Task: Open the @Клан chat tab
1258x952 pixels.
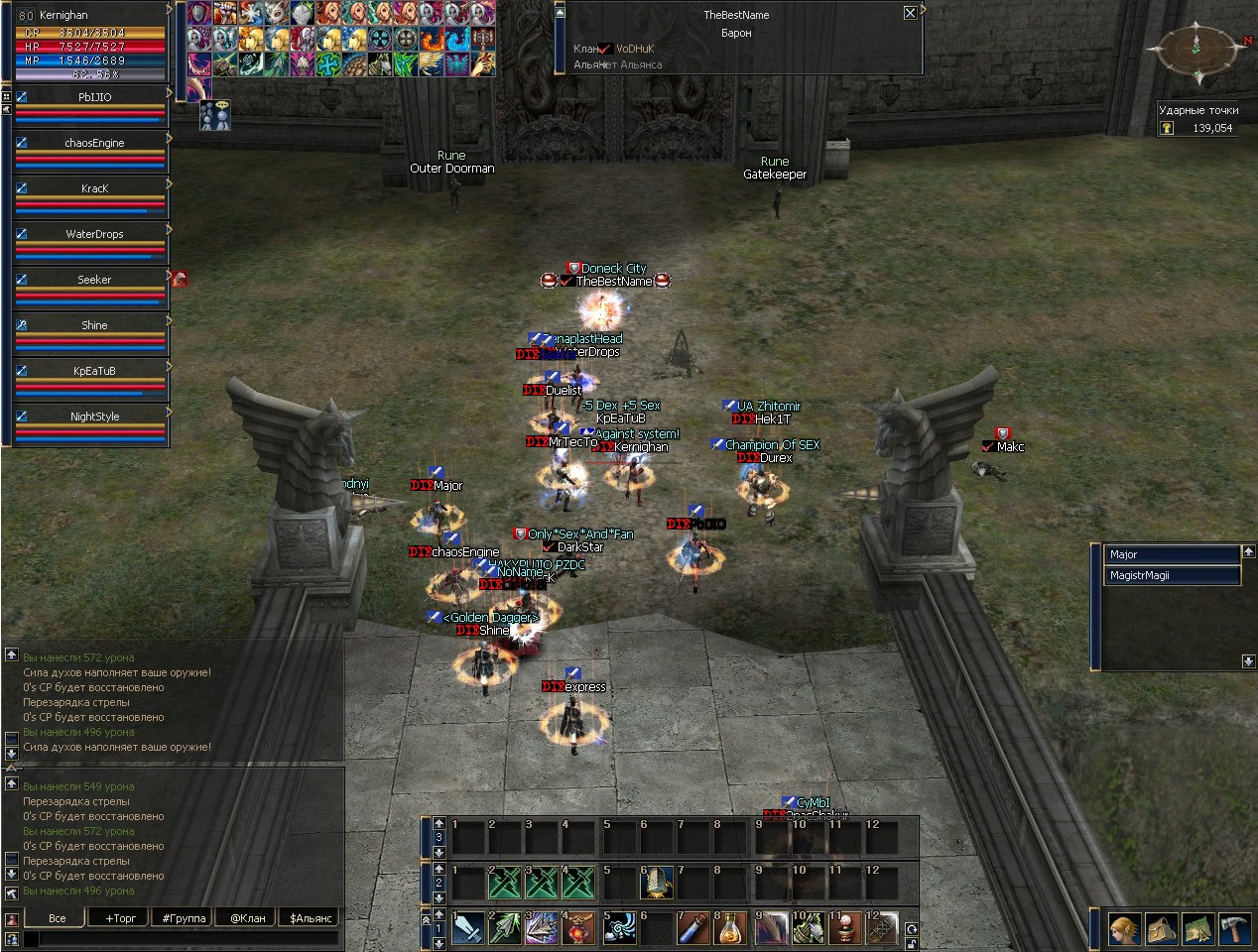Action: (x=248, y=918)
